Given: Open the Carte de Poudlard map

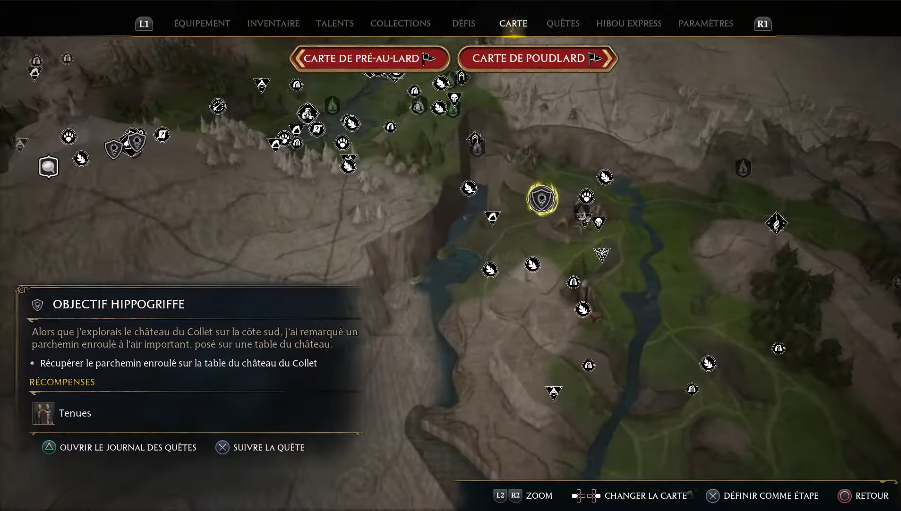Looking at the screenshot, I should (536, 58).
